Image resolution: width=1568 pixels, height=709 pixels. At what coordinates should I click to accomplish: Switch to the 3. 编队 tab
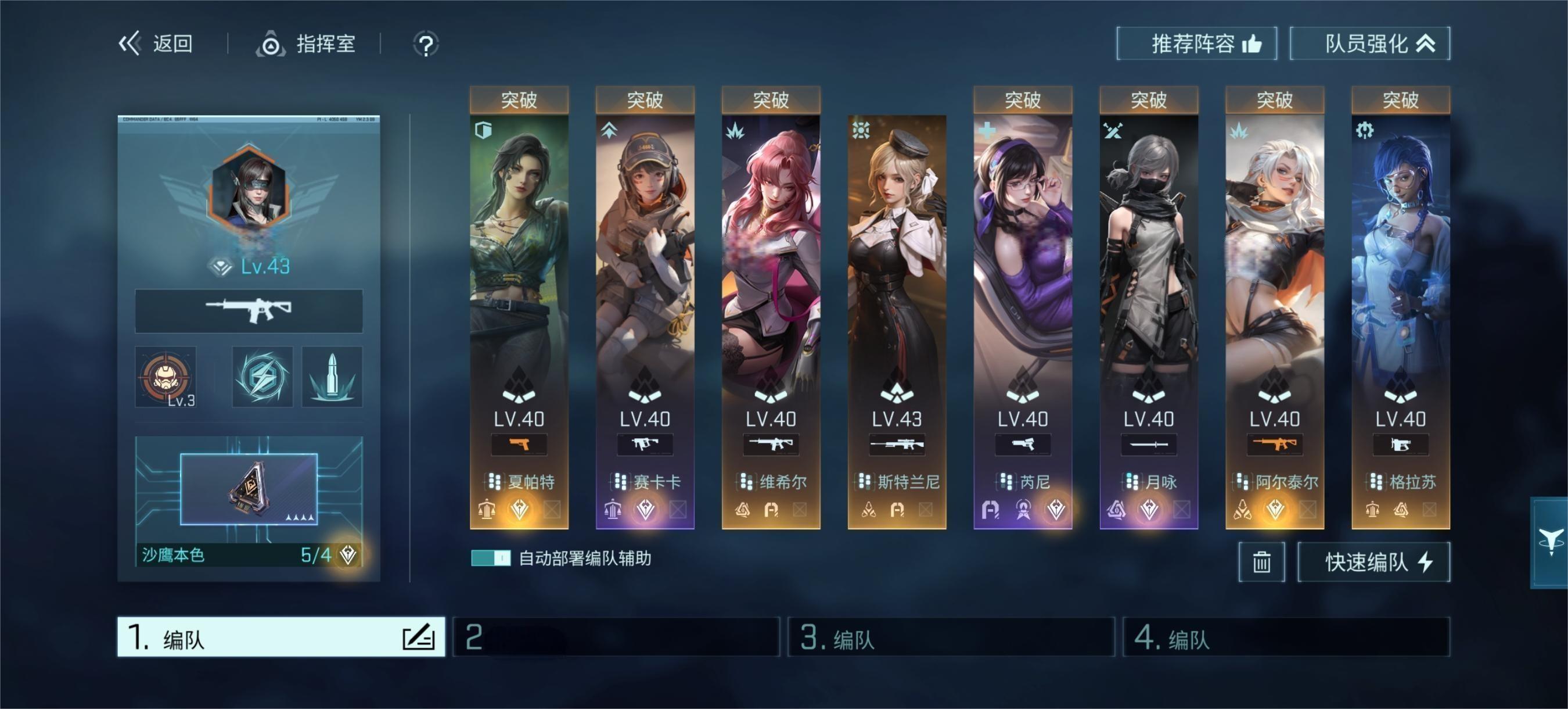point(951,637)
